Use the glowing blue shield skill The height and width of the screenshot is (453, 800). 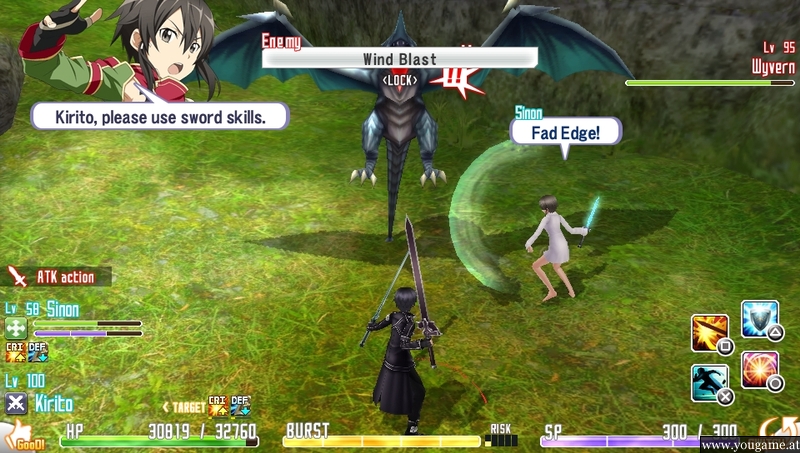[x=759, y=319]
